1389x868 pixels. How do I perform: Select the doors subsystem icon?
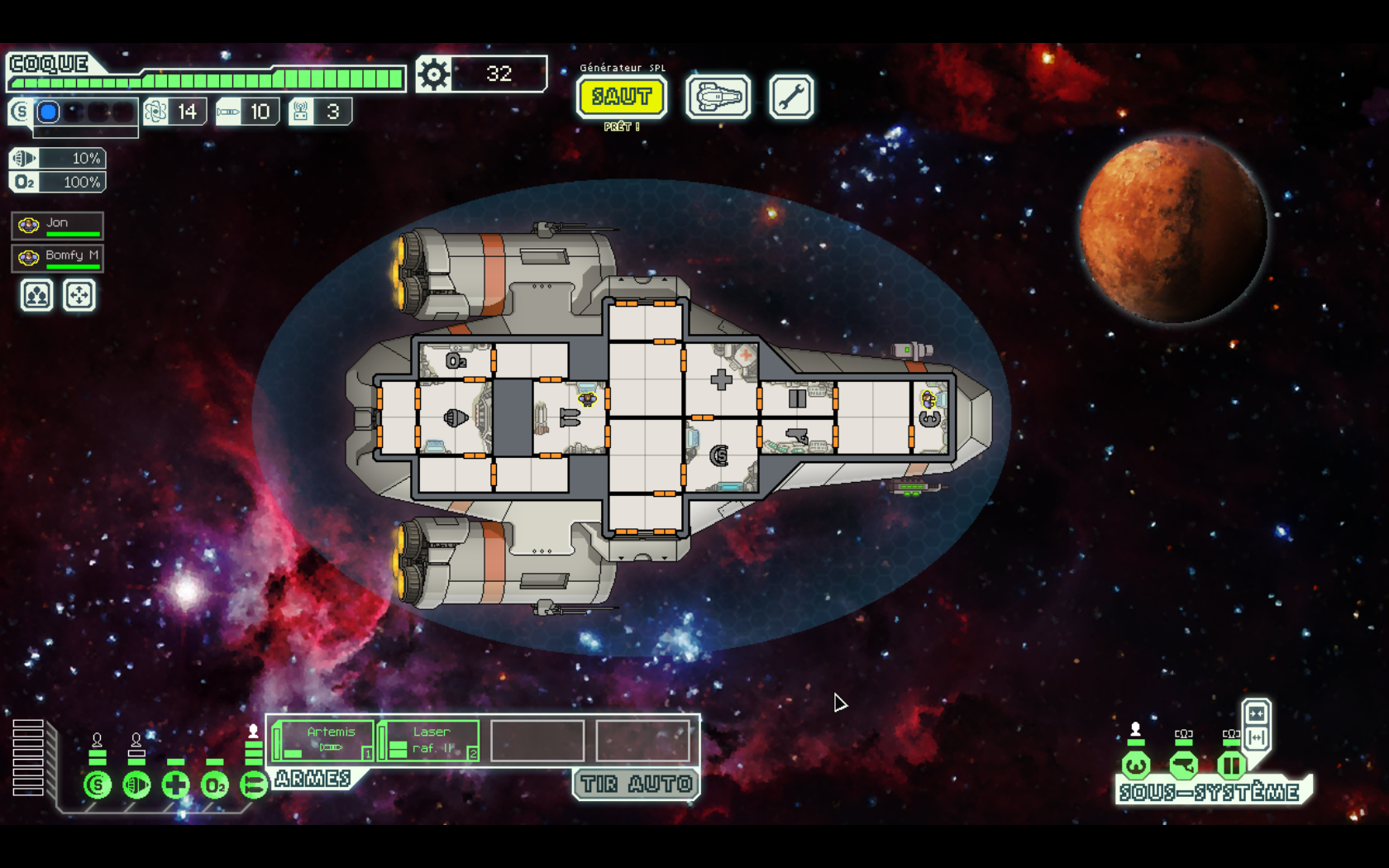pos(1231,765)
